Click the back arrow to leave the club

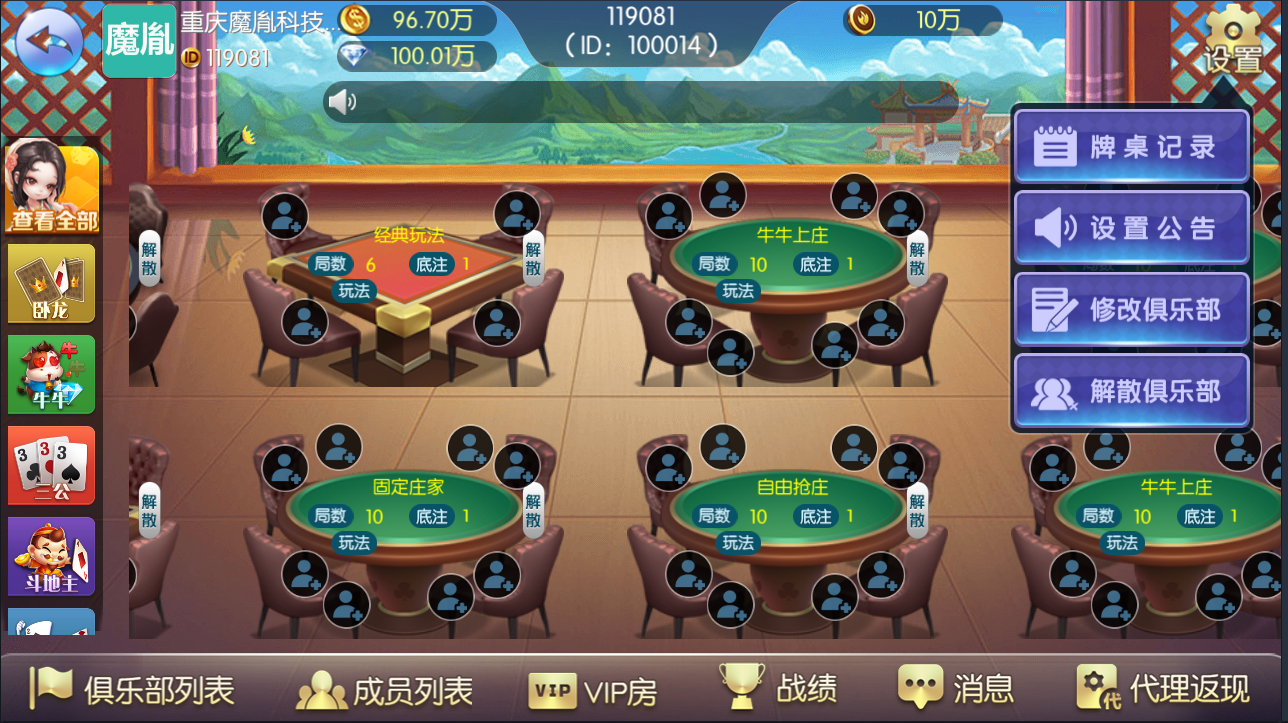[x=48, y=42]
